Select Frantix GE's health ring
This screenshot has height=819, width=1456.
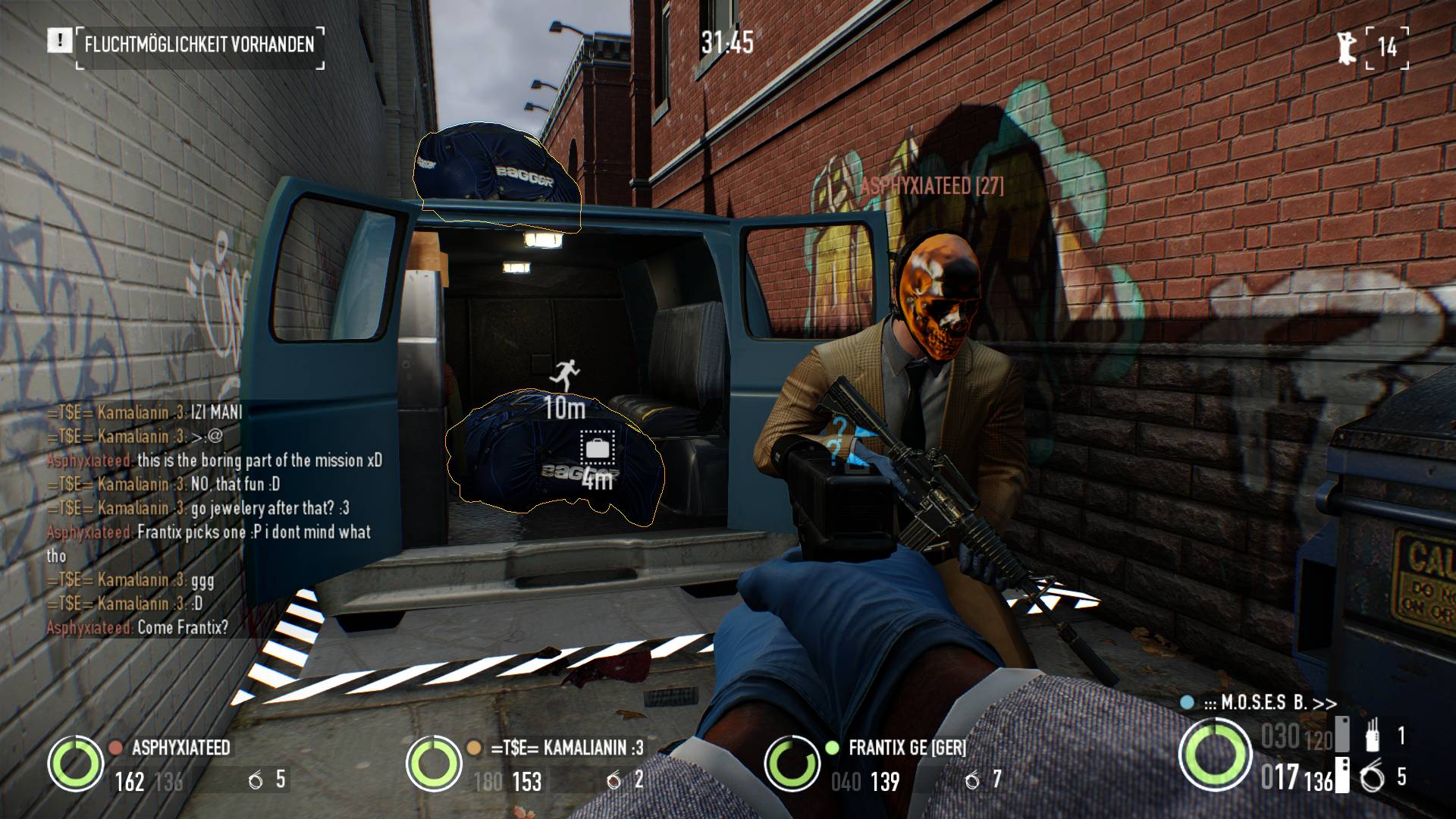click(792, 764)
